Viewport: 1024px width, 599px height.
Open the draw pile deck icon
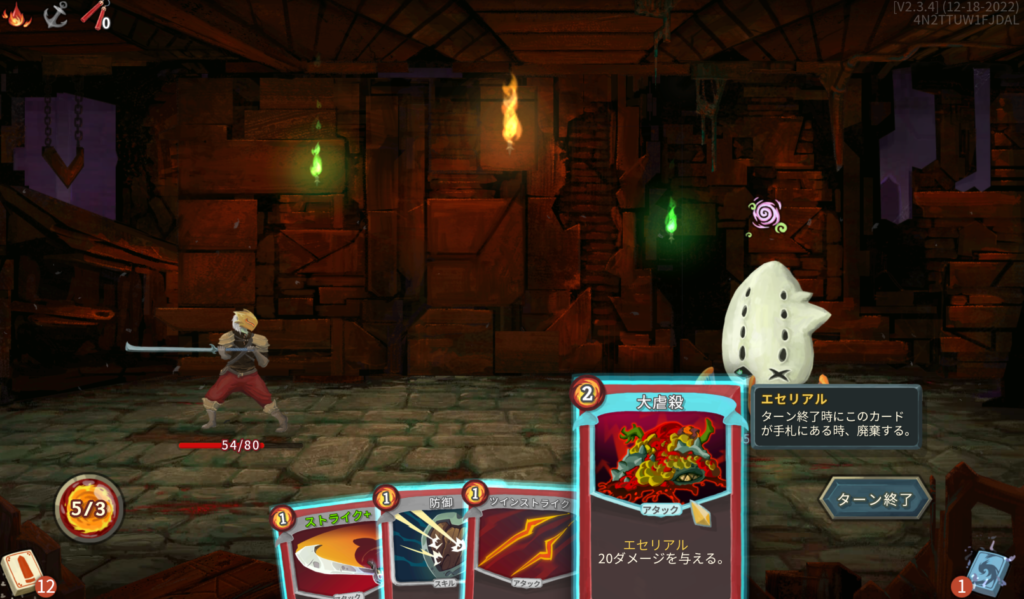[20, 574]
